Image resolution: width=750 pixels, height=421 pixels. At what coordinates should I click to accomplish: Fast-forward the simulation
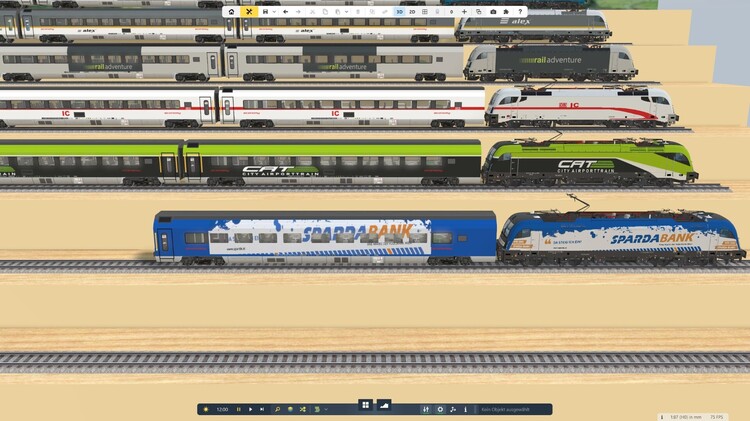pyautogui.click(x=262, y=409)
